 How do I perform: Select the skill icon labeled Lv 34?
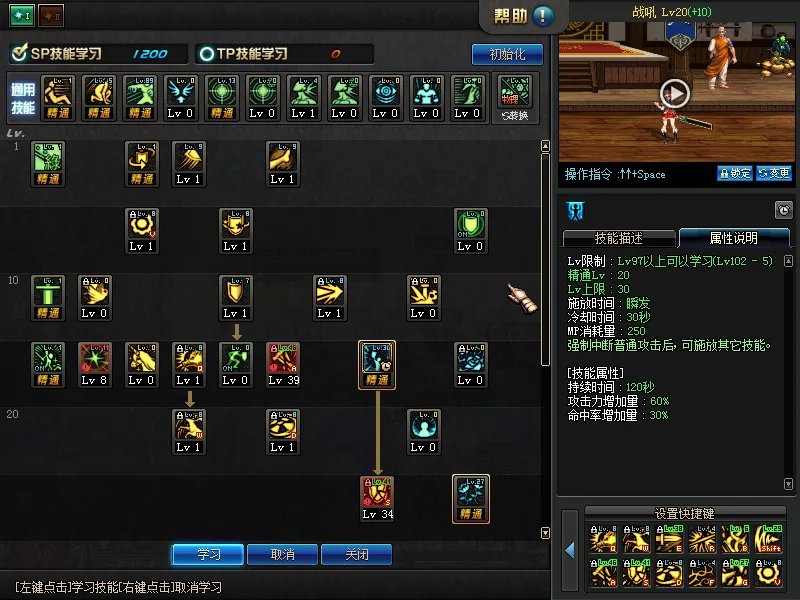(x=378, y=498)
